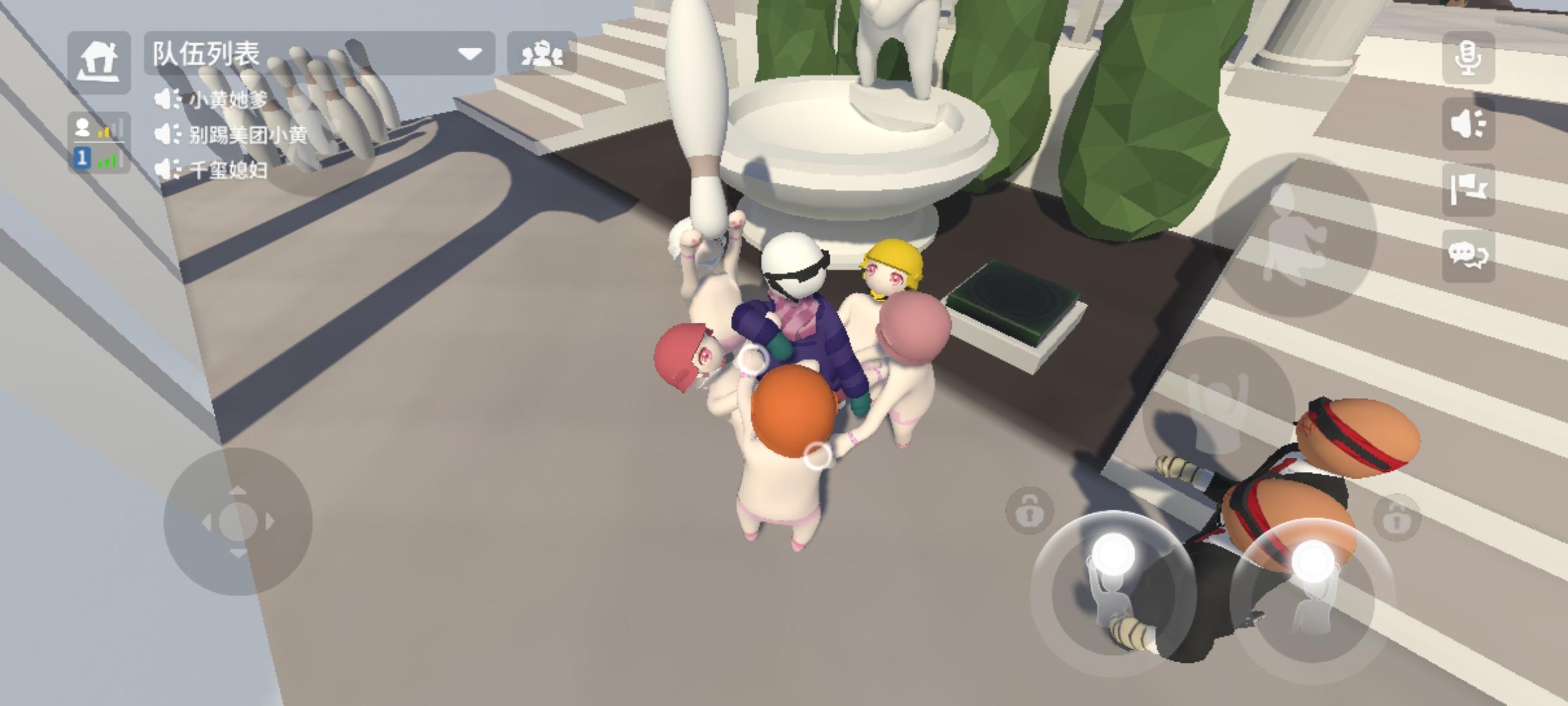
Task: Select the home icon to leave the level
Action: click(99, 60)
